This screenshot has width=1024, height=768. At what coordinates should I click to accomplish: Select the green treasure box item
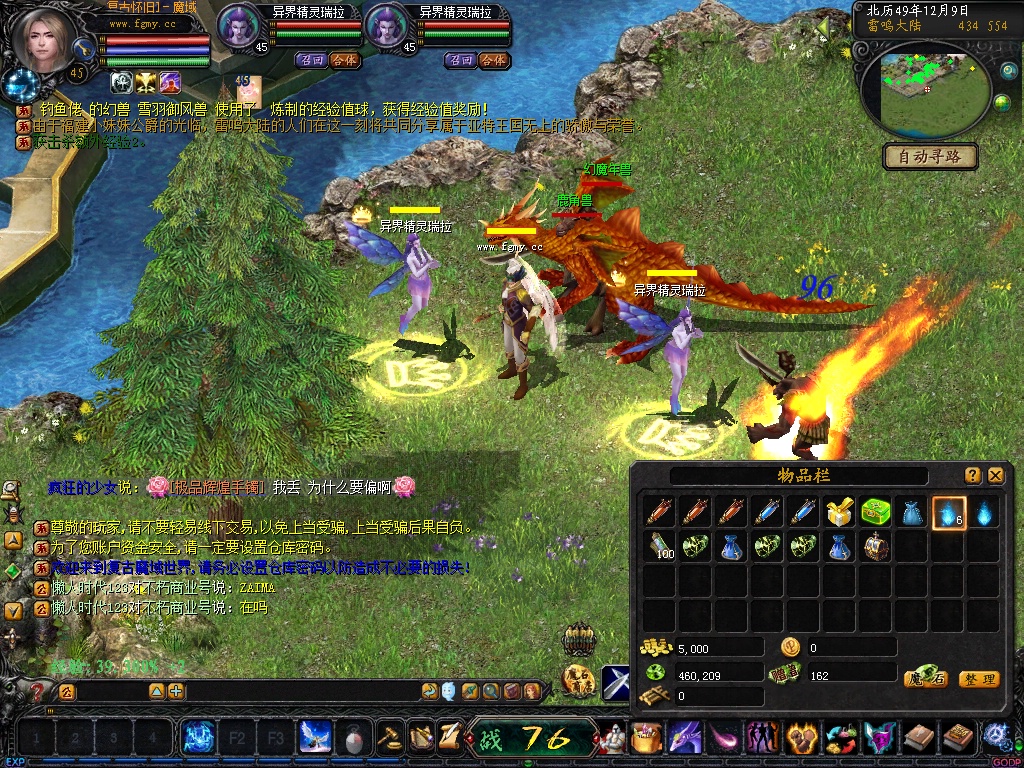click(x=876, y=513)
